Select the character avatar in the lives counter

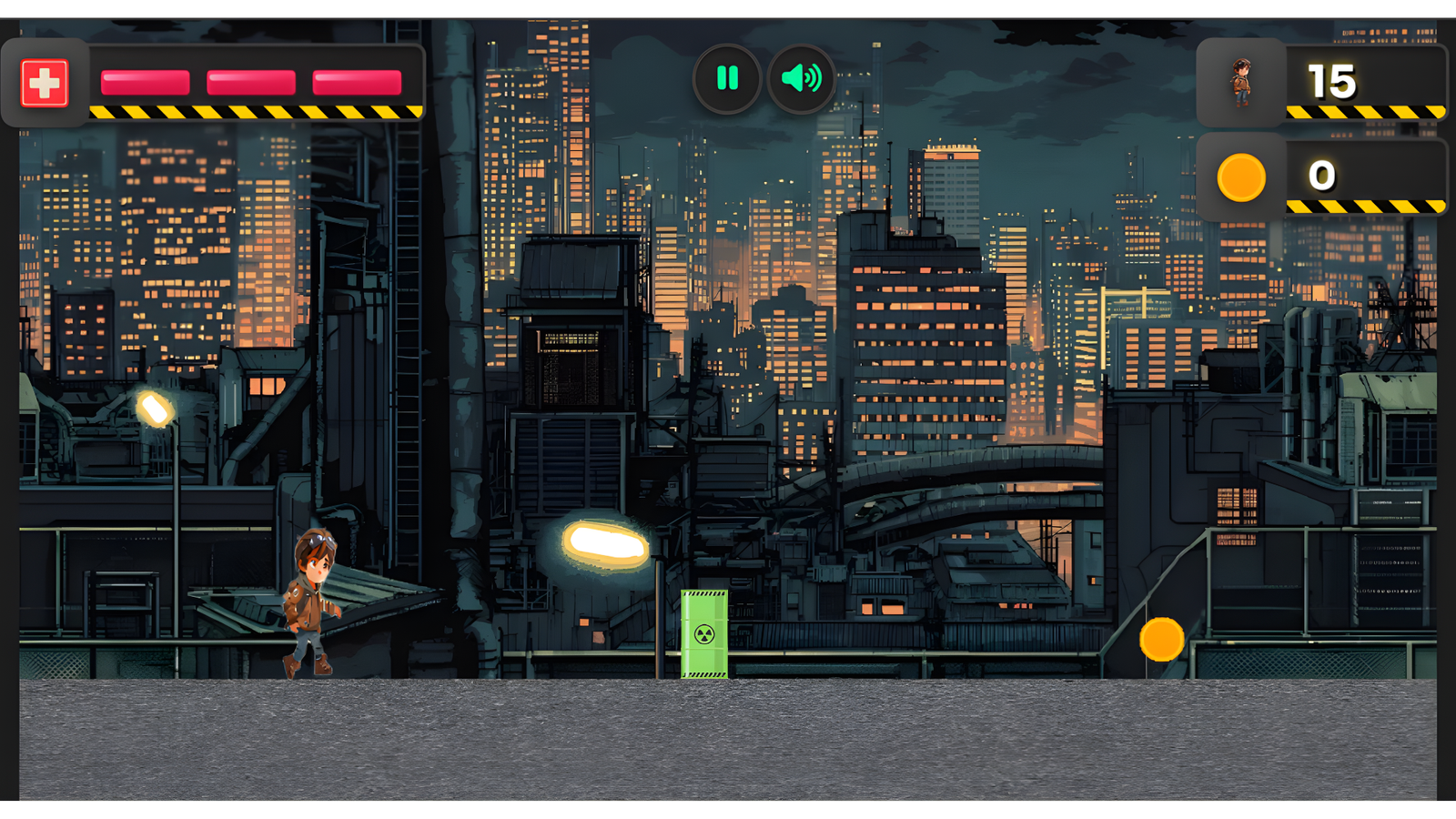tap(1244, 81)
